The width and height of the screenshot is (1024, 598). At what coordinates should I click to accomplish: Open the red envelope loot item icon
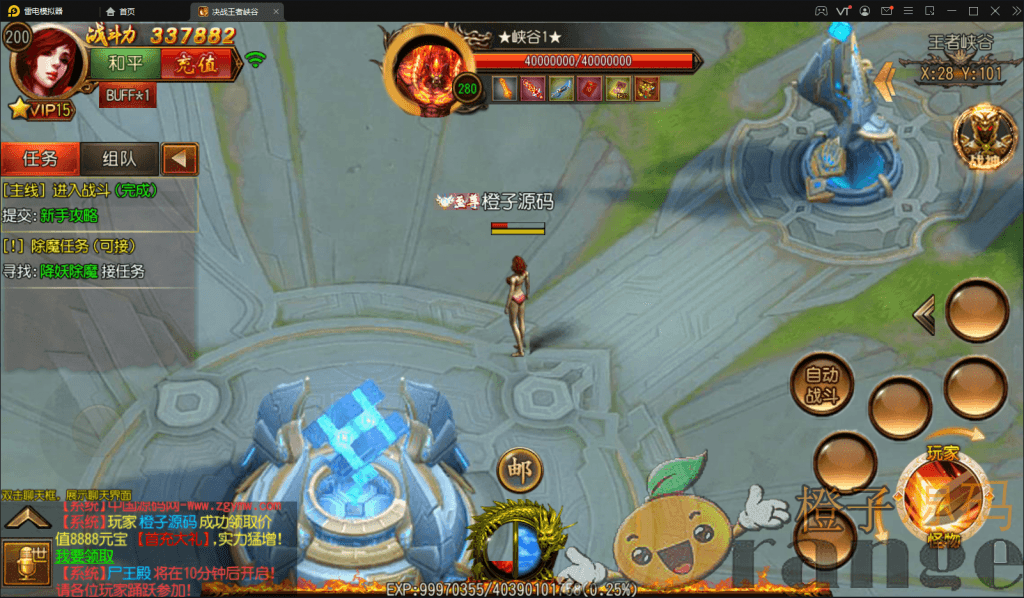pos(590,88)
